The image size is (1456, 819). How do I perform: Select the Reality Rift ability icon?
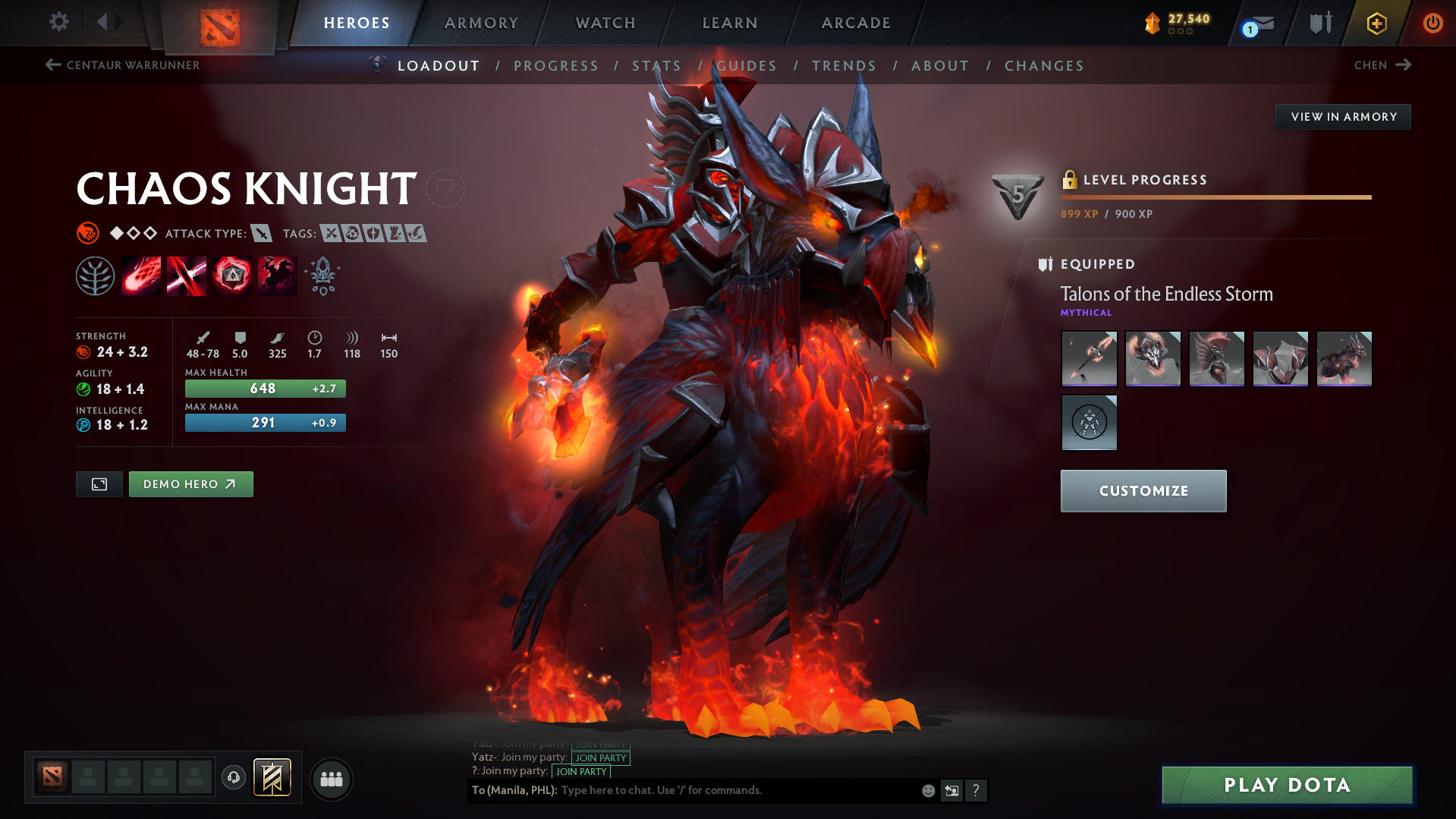(x=186, y=275)
